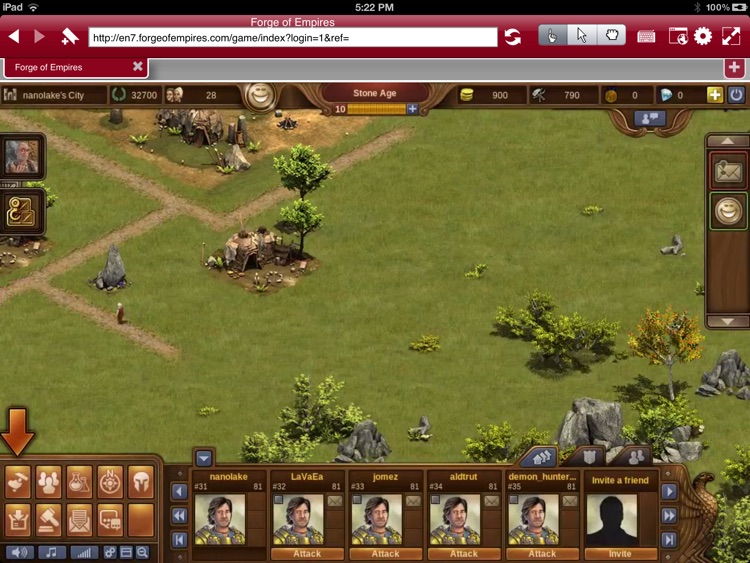750x563 pixels.
Task: Open the build menu with the hammer-hand icon
Action: click(x=18, y=483)
